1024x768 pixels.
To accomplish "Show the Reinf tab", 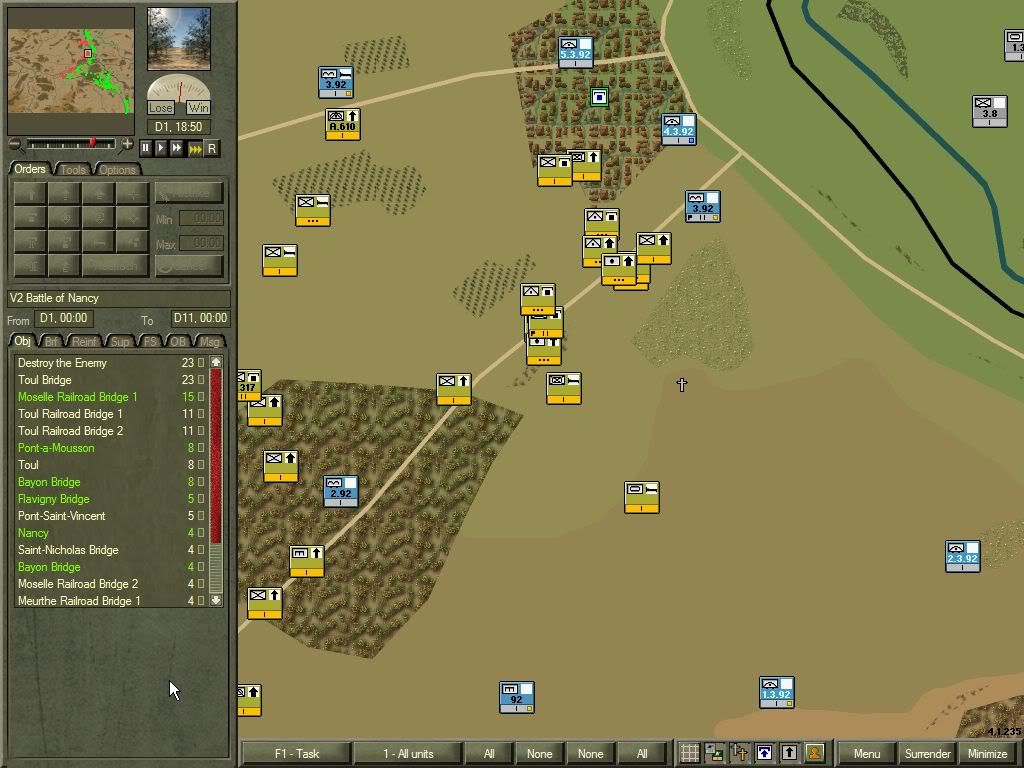I will pos(86,342).
